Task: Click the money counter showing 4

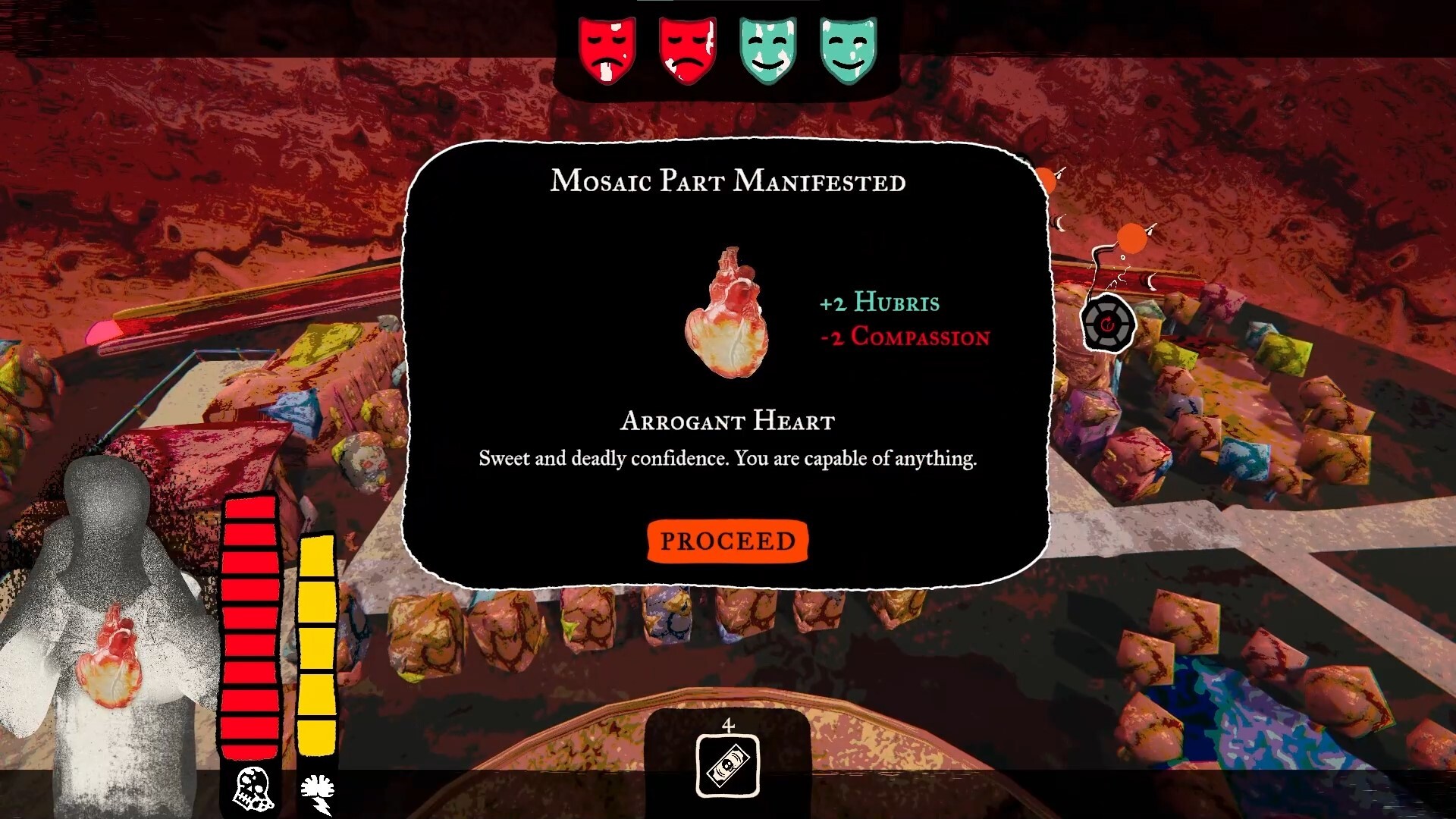Action: 727,726
